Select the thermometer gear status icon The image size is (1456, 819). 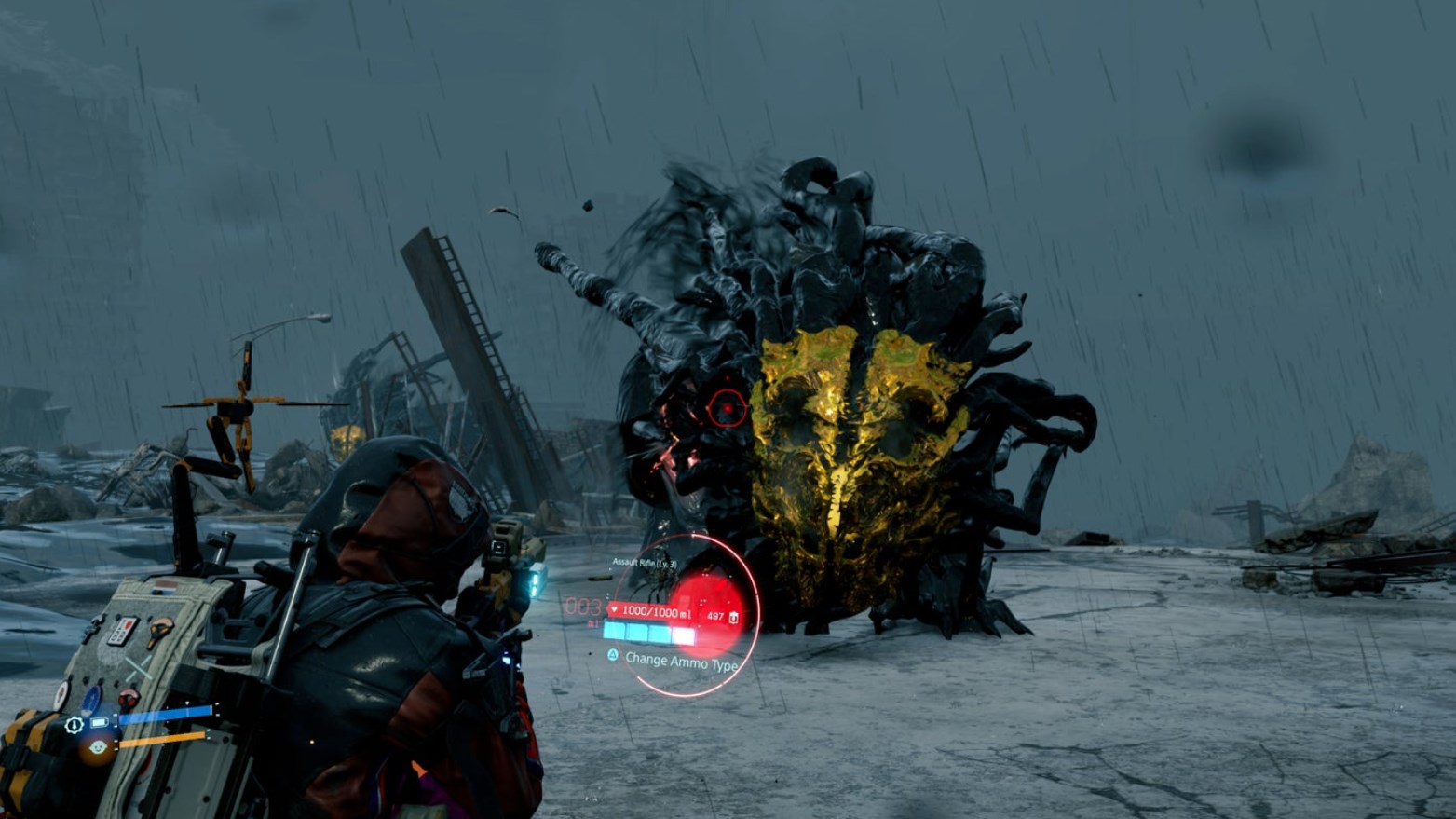click(75, 724)
